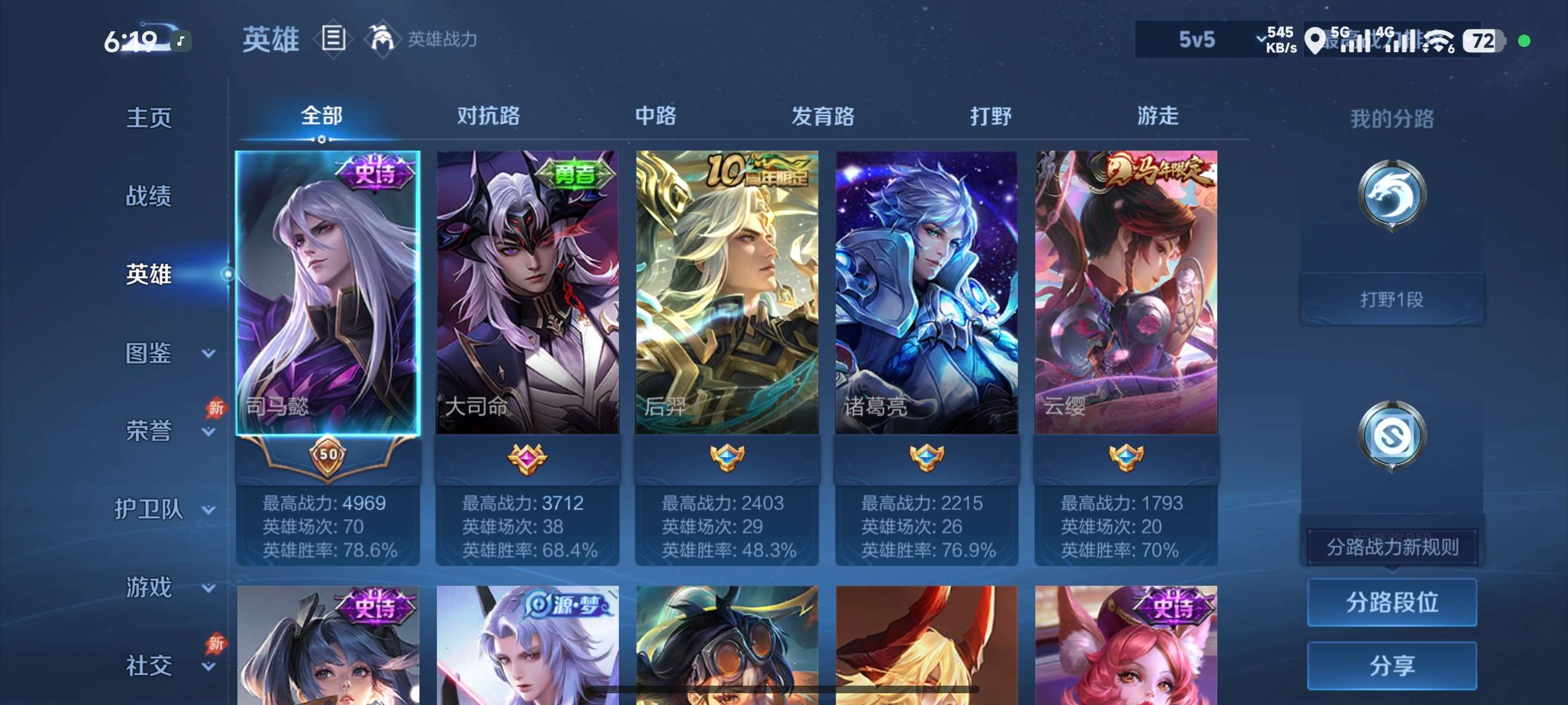Open 战绩 from the left sidebar

(x=149, y=197)
